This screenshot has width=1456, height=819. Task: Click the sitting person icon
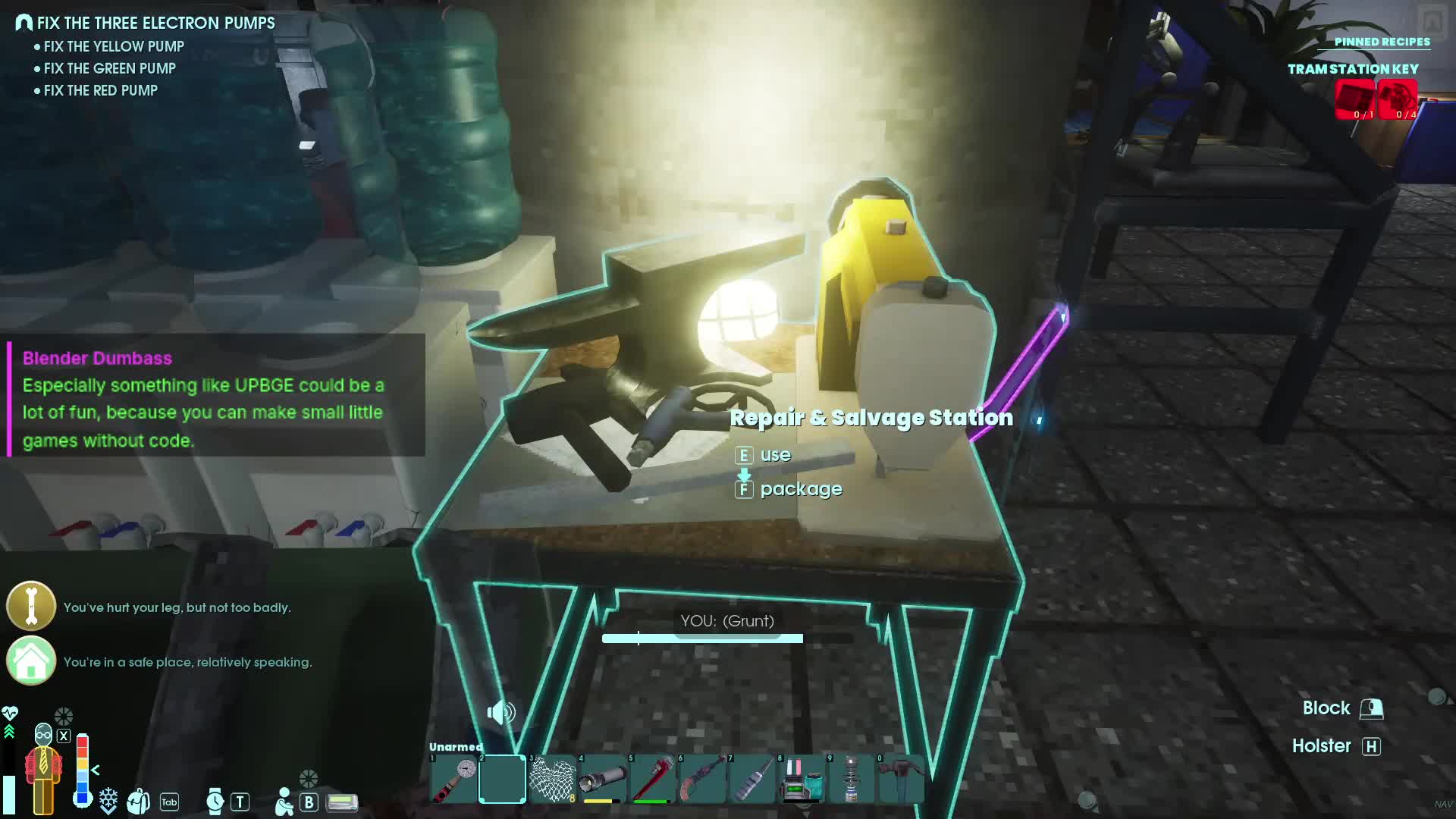[x=284, y=802]
